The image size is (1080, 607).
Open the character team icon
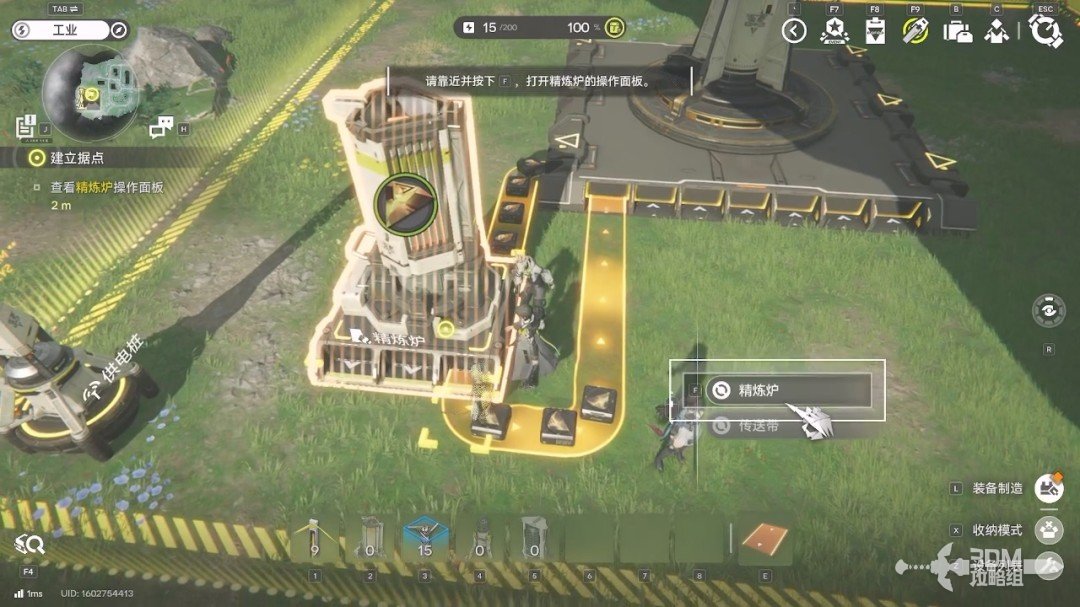pyautogui.click(x=996, y=31)
